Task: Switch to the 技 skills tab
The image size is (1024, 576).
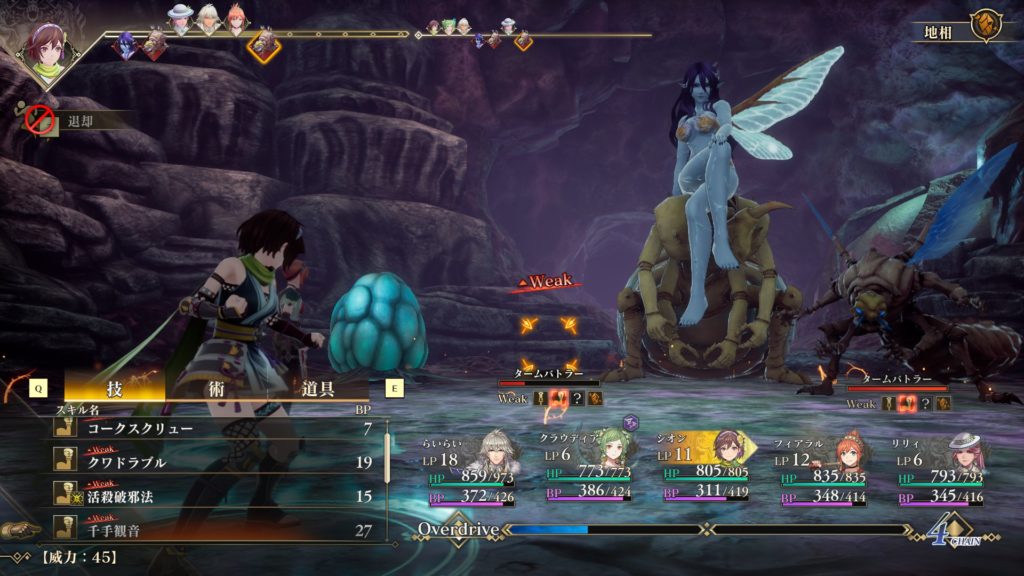Action: click(114, 388)
